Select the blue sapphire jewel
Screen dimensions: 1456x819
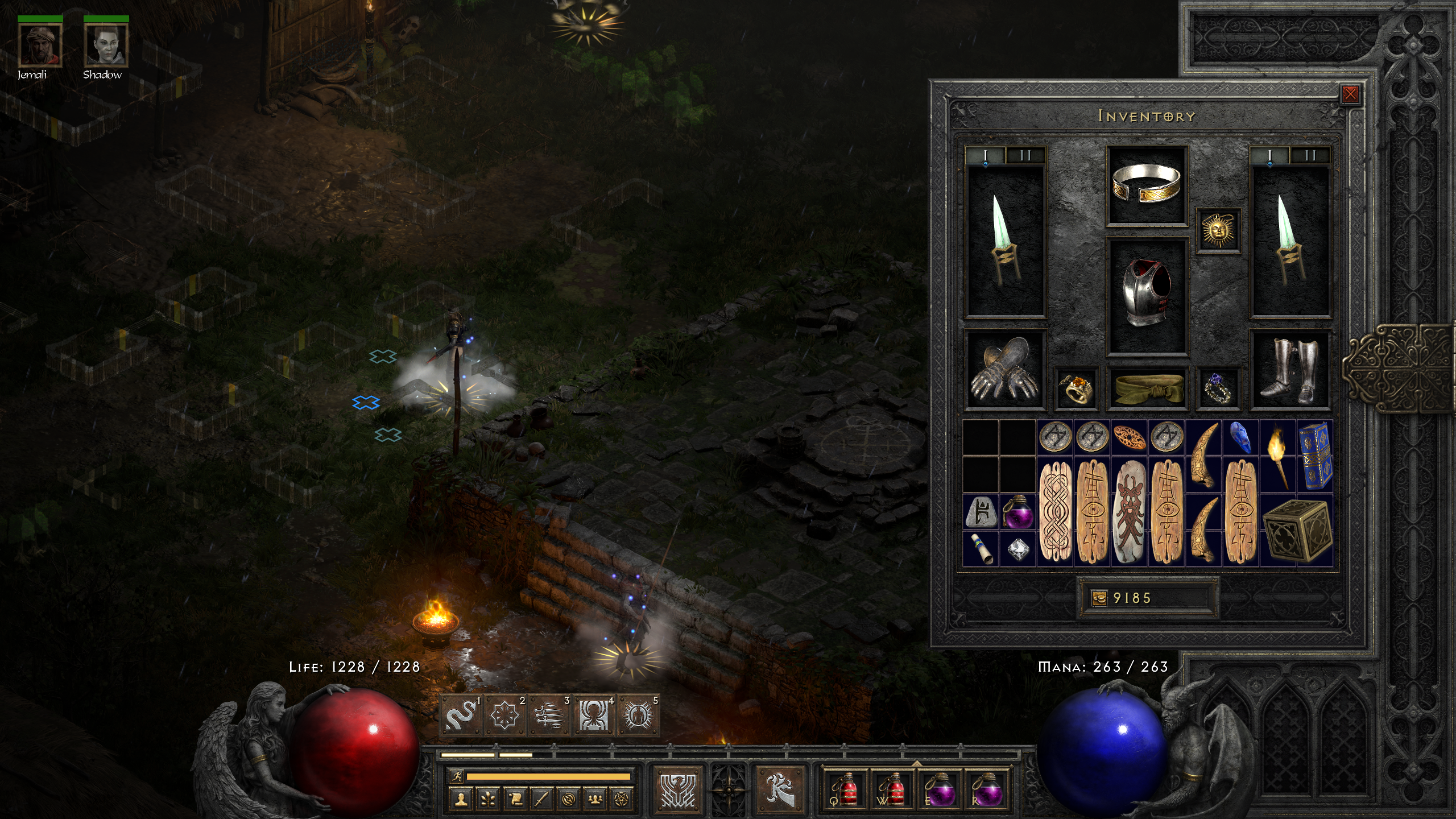(x=1240, y=438)
